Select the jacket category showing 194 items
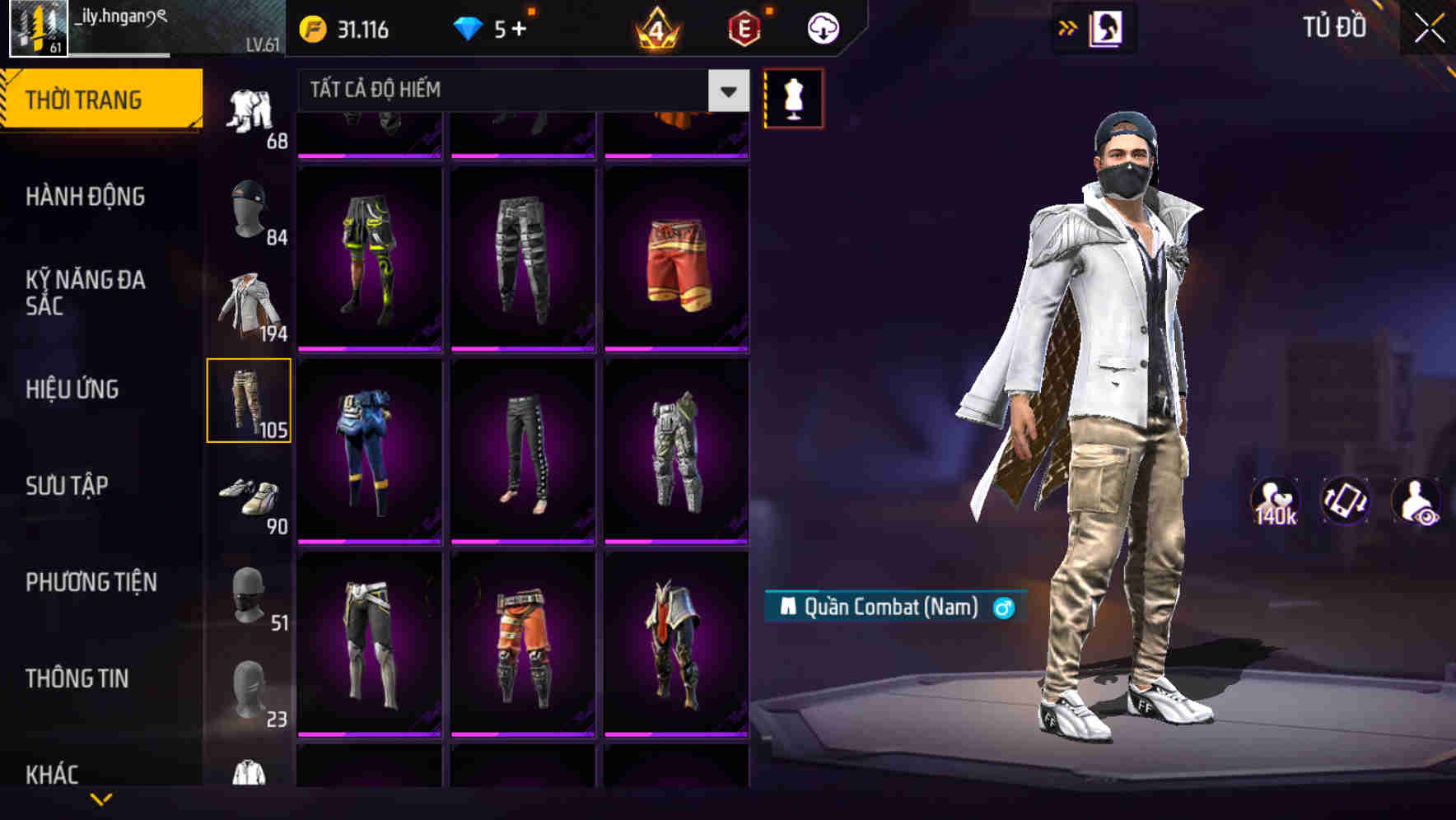Viewport: 1456px width, 820px height. 247,305
